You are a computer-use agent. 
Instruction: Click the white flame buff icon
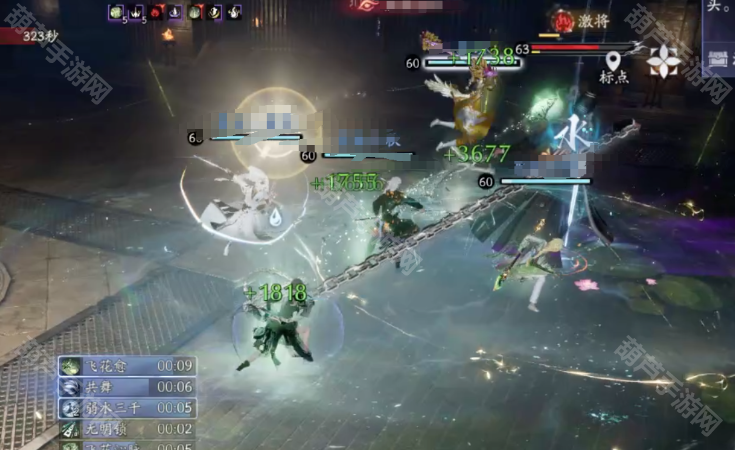pyautogui.click(x=235, y=12)
